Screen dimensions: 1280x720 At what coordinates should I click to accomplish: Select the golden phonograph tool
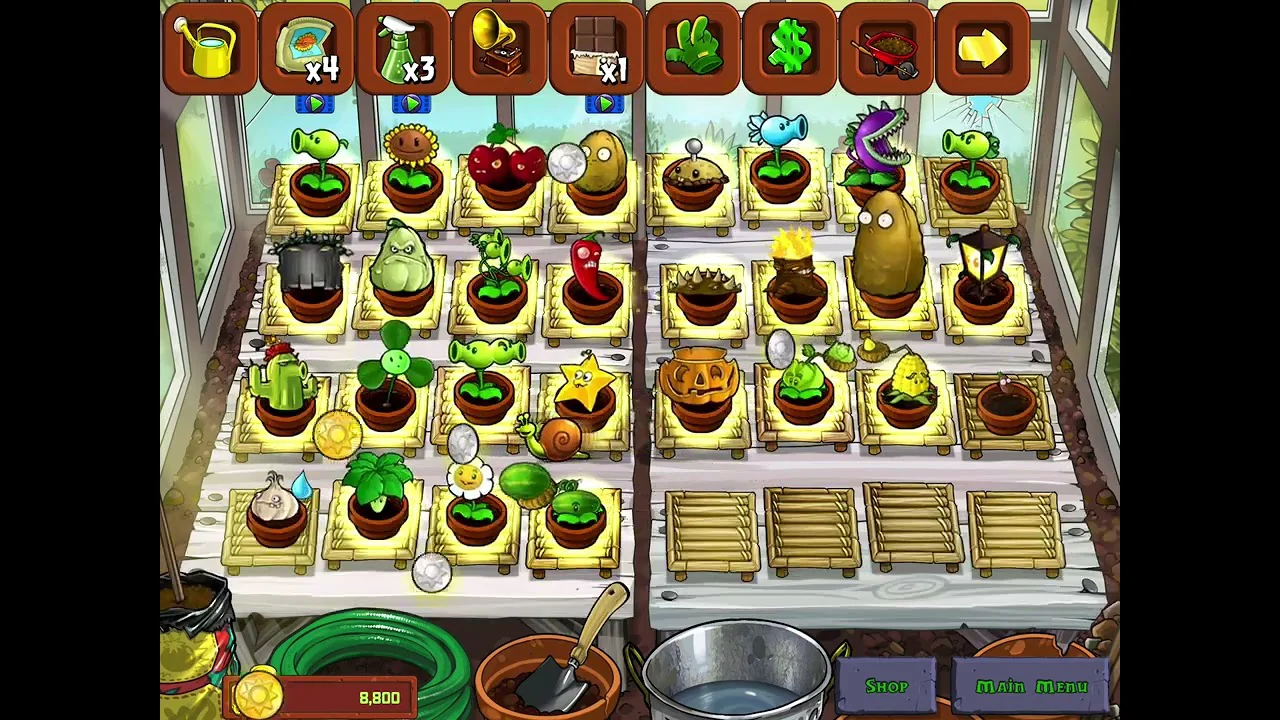[x=500, y=49]
